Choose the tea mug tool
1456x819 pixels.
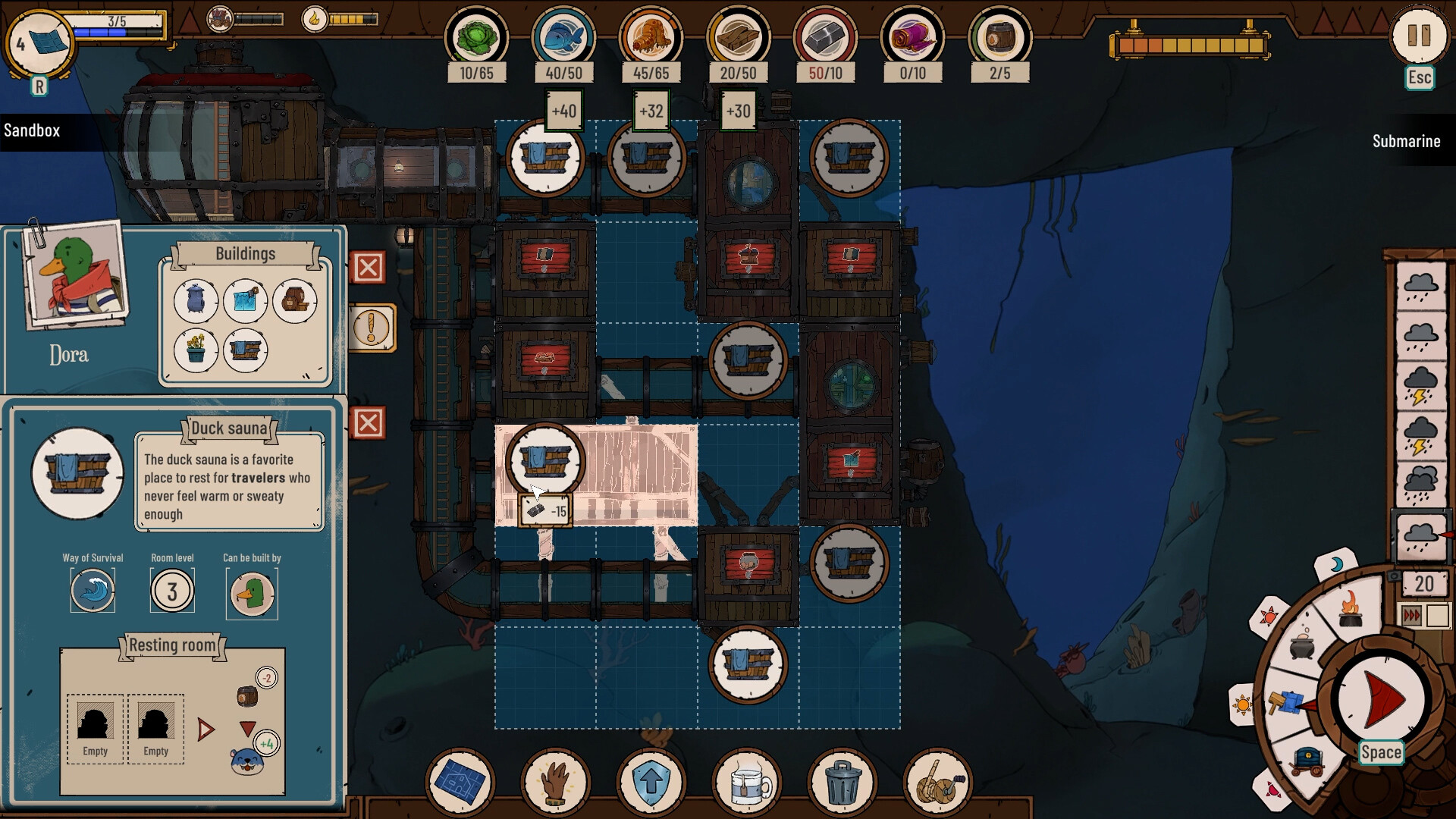coord(747,781)
